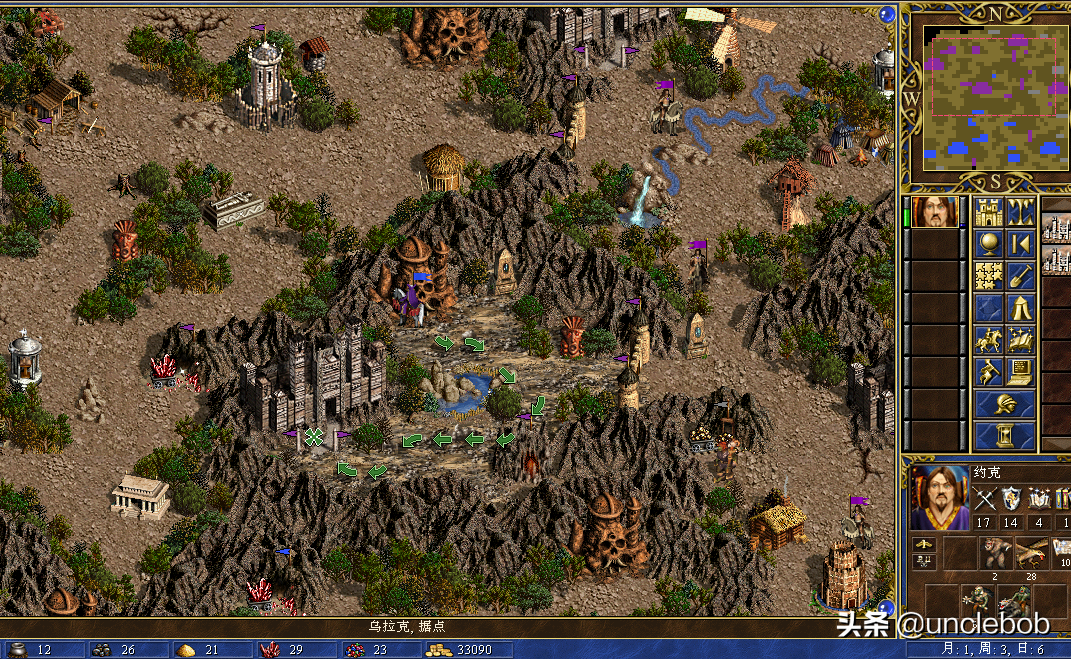Move hero with the horse rider button
This screenshot has width=1071, height=659.
pyautogui.click(x=988, y=340)
